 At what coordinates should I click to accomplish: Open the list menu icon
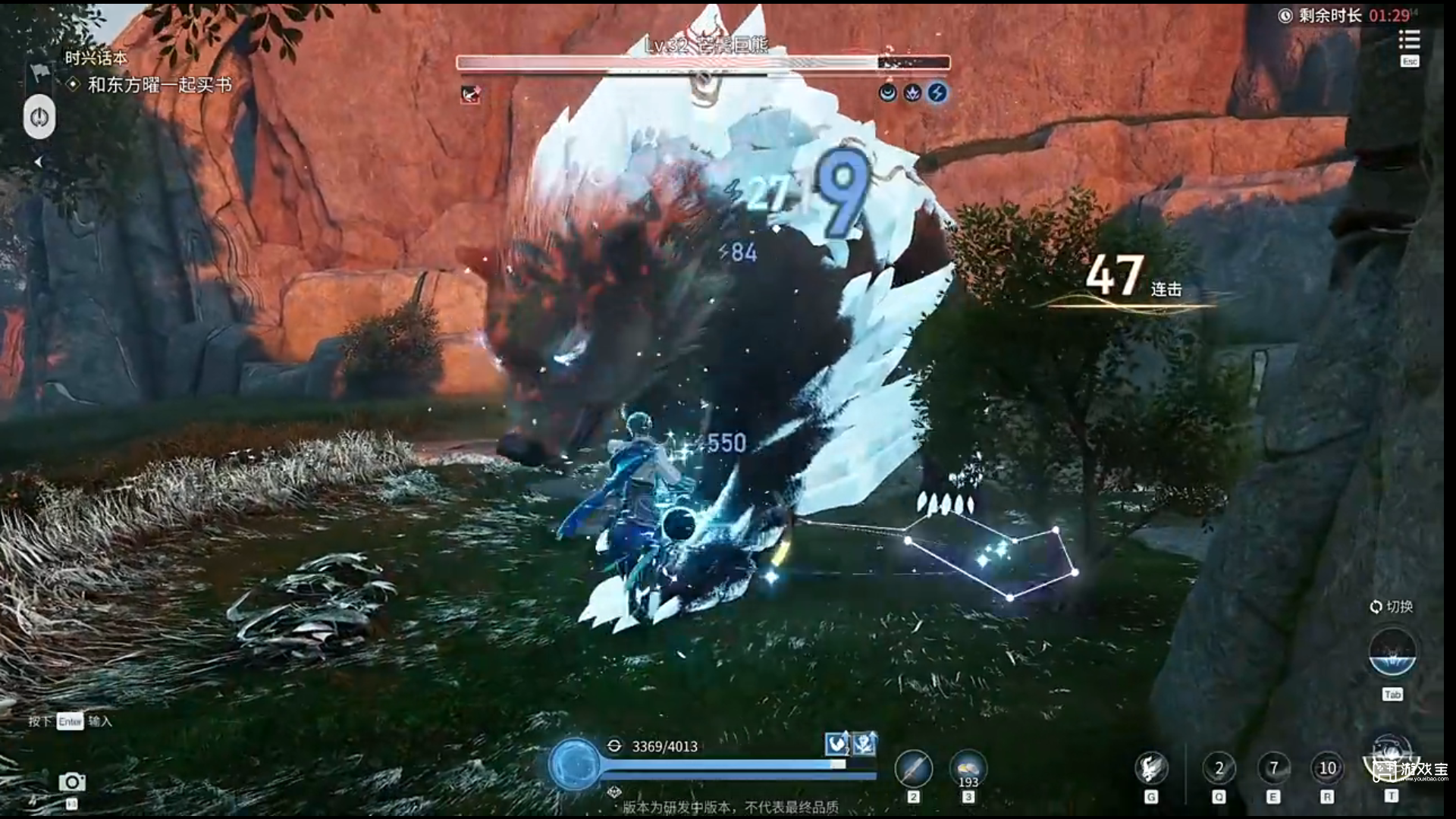tap(1409, 39)
